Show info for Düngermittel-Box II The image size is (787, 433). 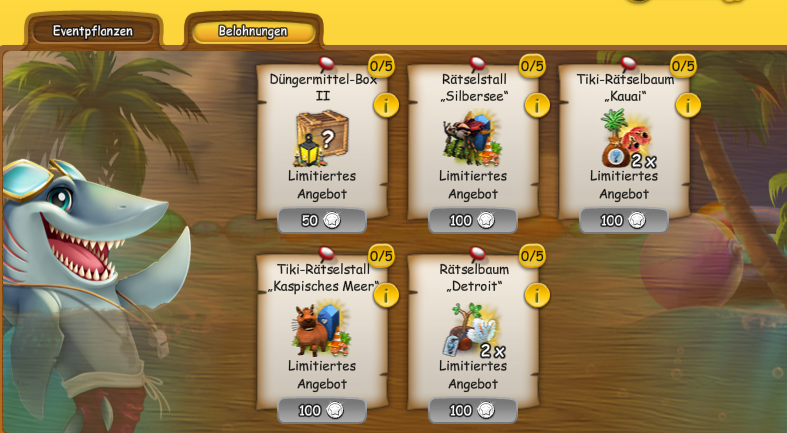coord(386,105)
